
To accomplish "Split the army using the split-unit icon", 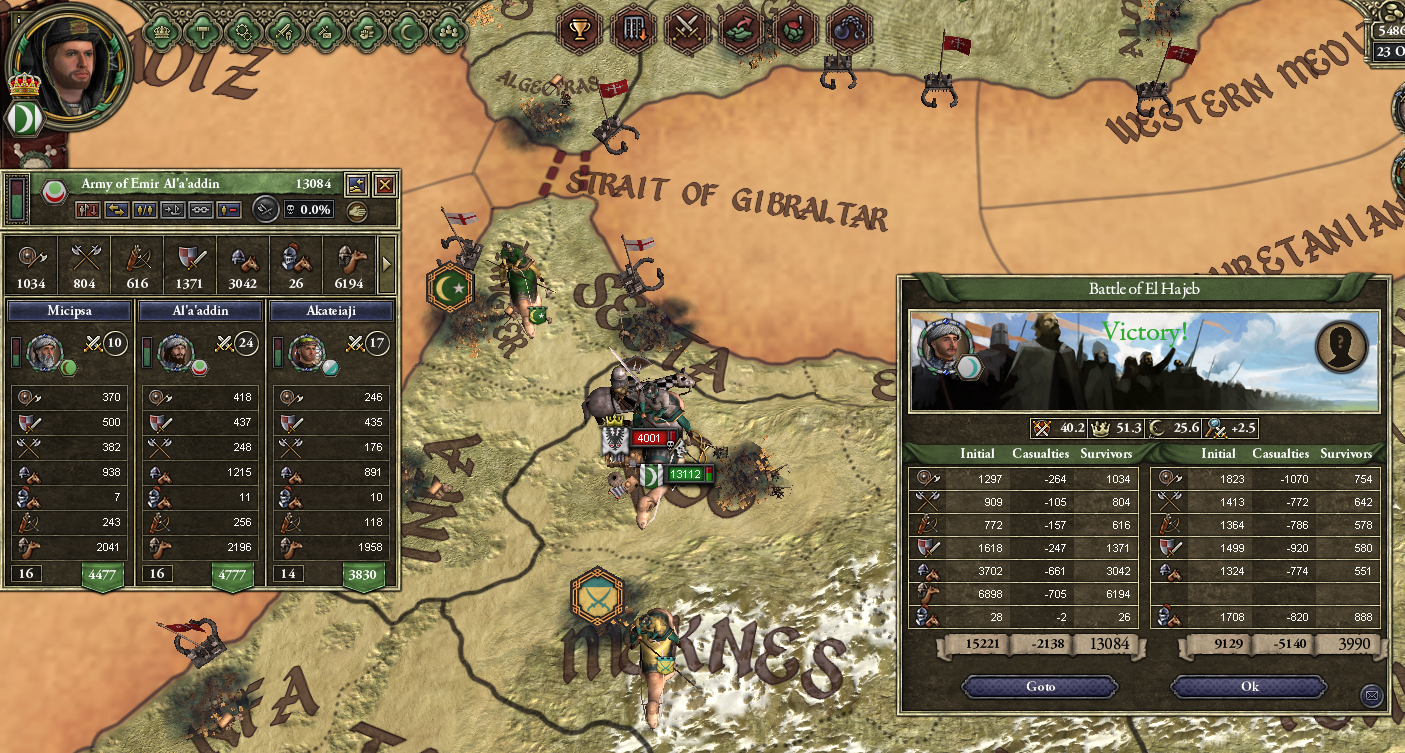I will pos(146,210).
